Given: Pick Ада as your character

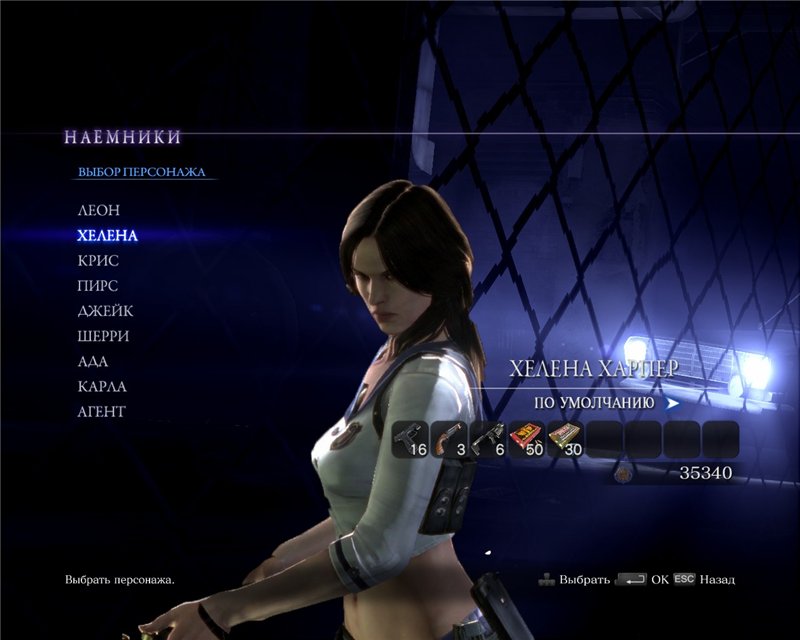Looking at the screenshot, I should pyautogui.click(x=93, y=361).
